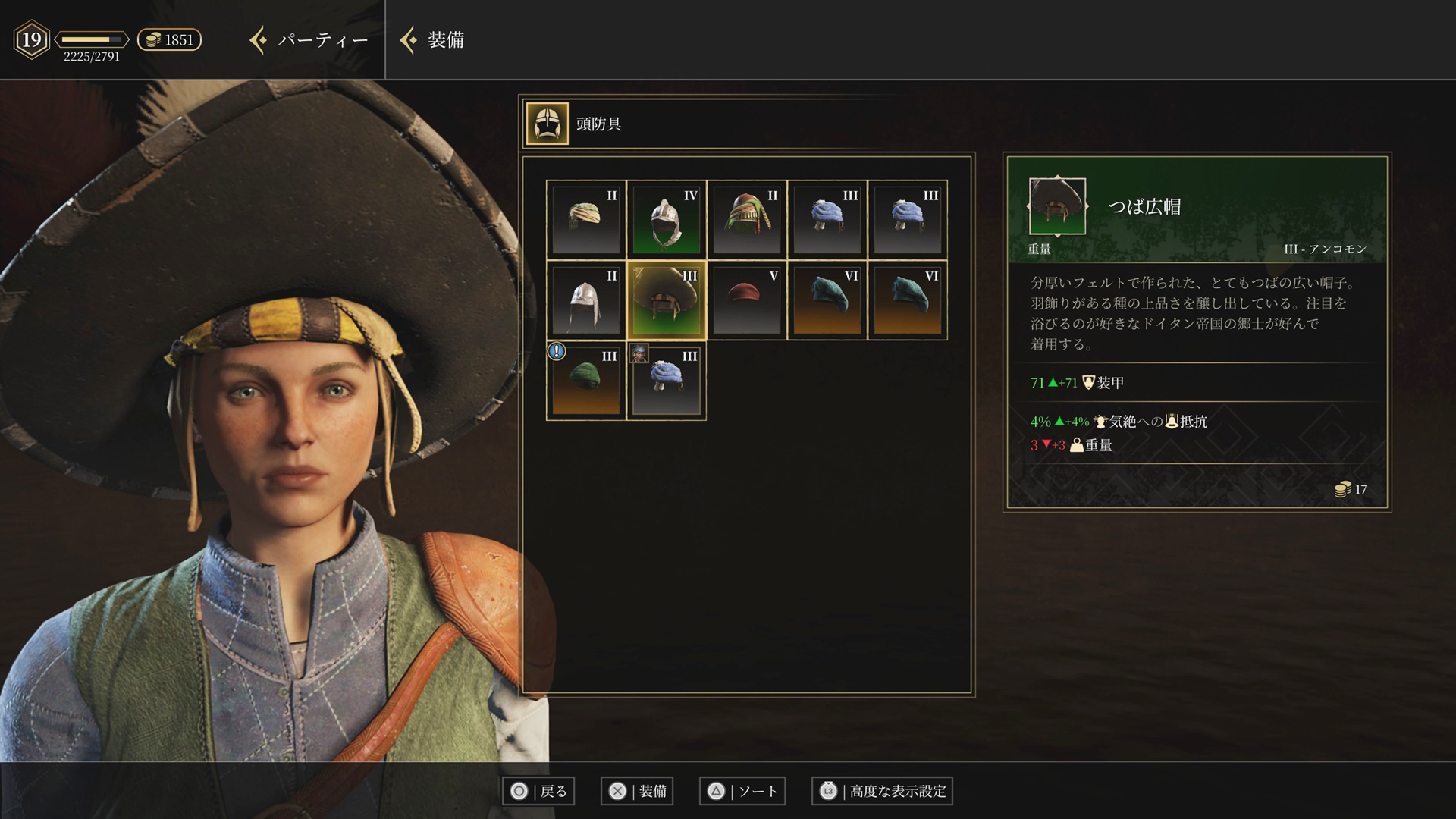This screenshot has height=819, width=1456.
Task: Select the green turban with exclamation marker
Action: [x=586, y=381]
